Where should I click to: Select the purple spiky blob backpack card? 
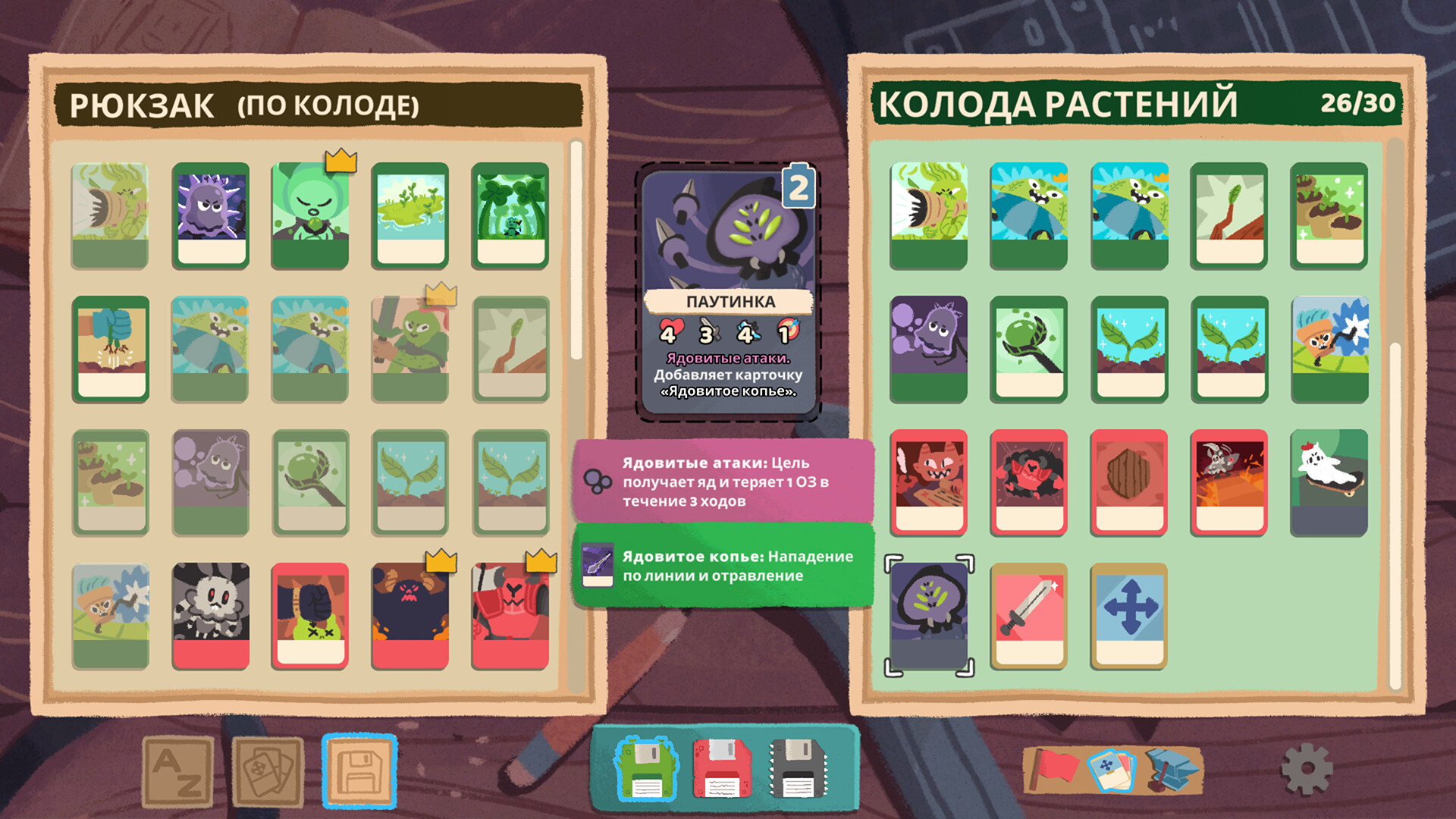pos(210,216)
